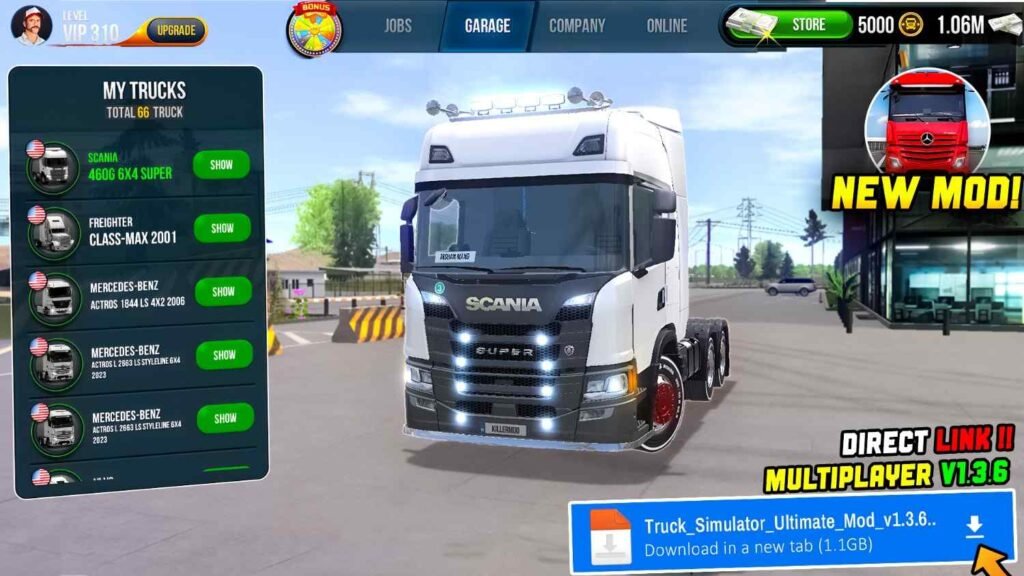Open the Jobs tab
Image resolution: width=1024 pixels, height=576 pixels.
click(x=397, y=26)
